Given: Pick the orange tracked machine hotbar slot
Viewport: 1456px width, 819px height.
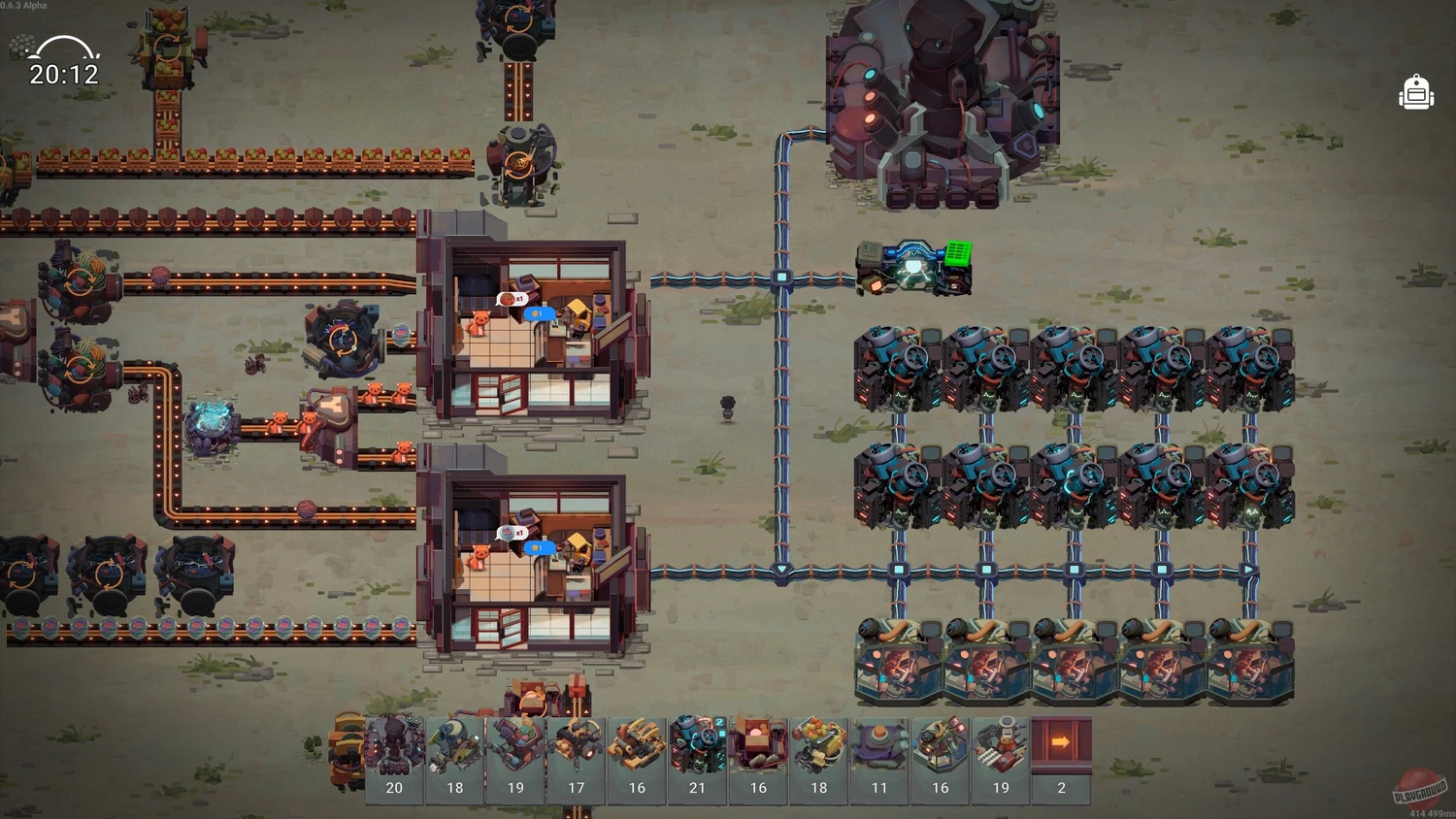Looking at the screenshot, I should click(x=637, y=759).
